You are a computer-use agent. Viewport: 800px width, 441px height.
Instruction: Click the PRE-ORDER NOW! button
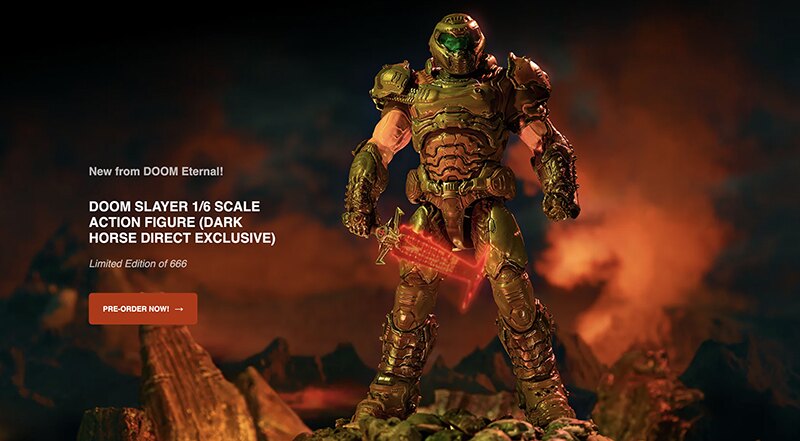[142, 309]
